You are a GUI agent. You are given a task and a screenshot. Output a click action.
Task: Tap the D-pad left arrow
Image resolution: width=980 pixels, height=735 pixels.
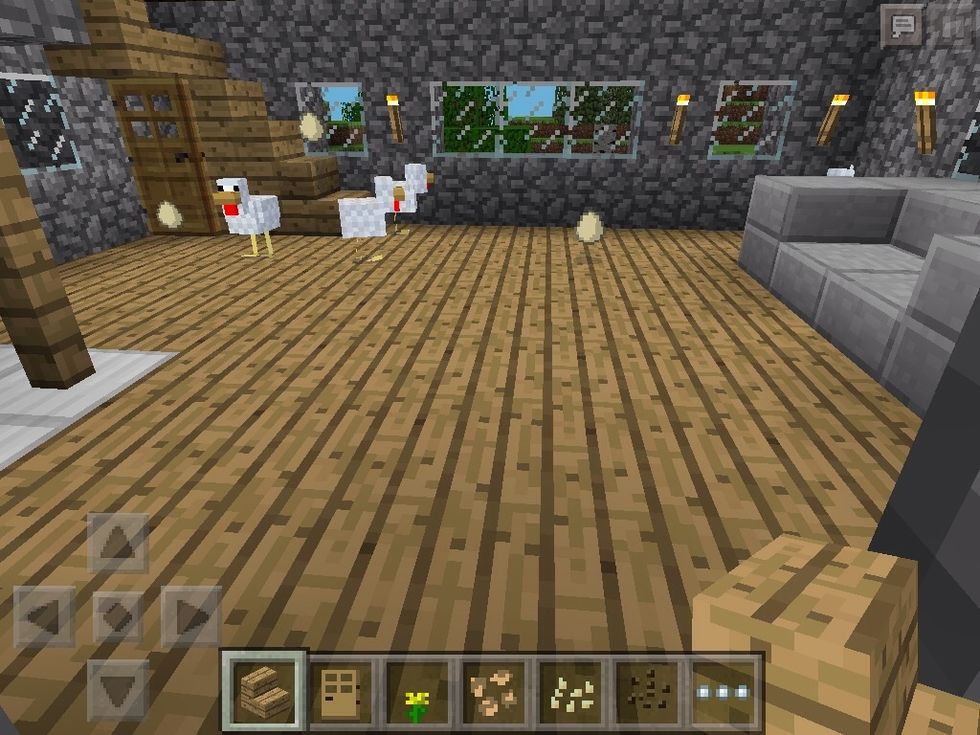(44, 616)
